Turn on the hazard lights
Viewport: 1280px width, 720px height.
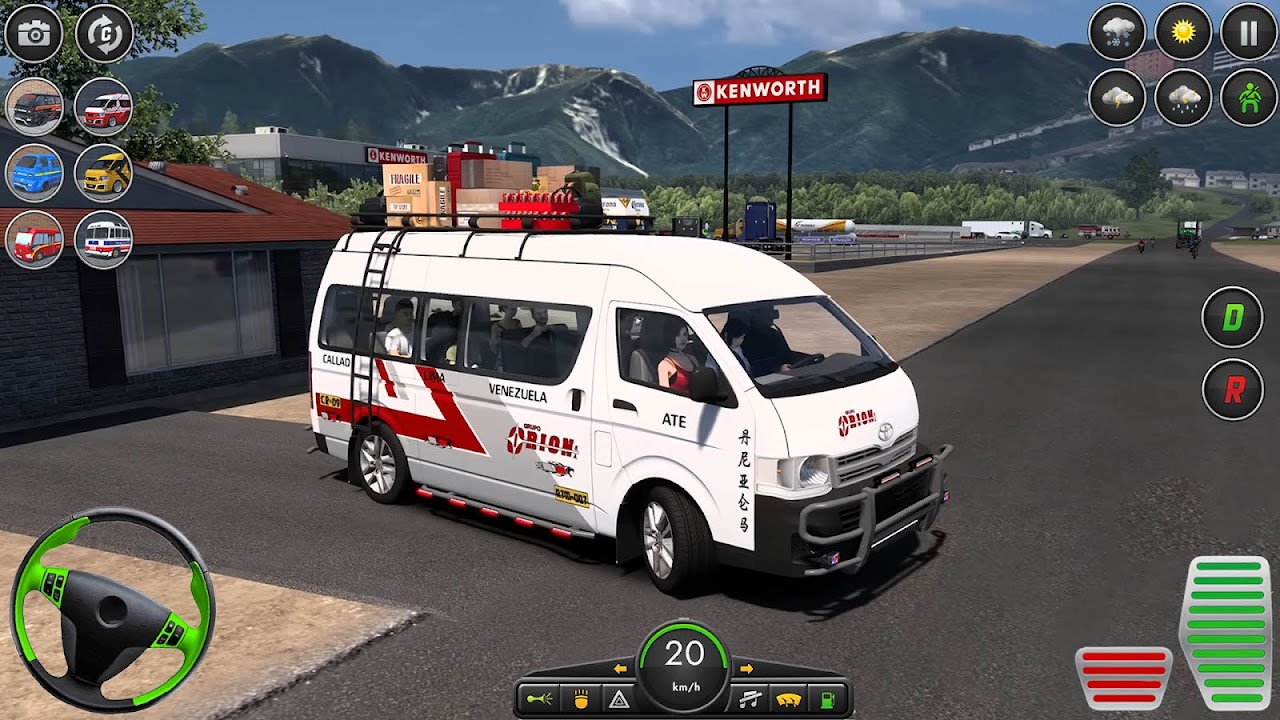coord(619,698)
